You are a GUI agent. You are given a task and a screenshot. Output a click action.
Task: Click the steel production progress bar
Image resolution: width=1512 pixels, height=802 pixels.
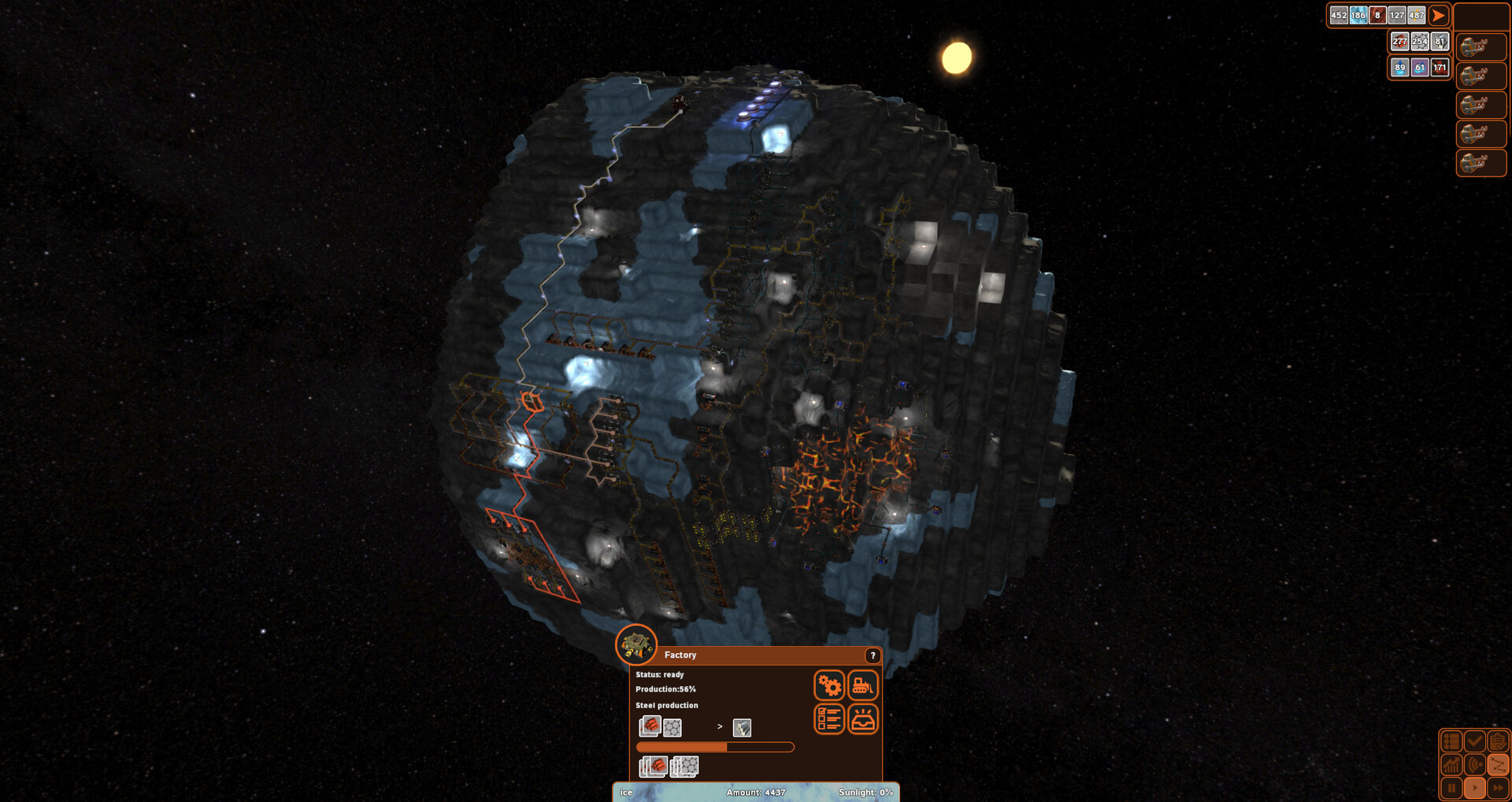pyautogui.click(x=715, y=745)
